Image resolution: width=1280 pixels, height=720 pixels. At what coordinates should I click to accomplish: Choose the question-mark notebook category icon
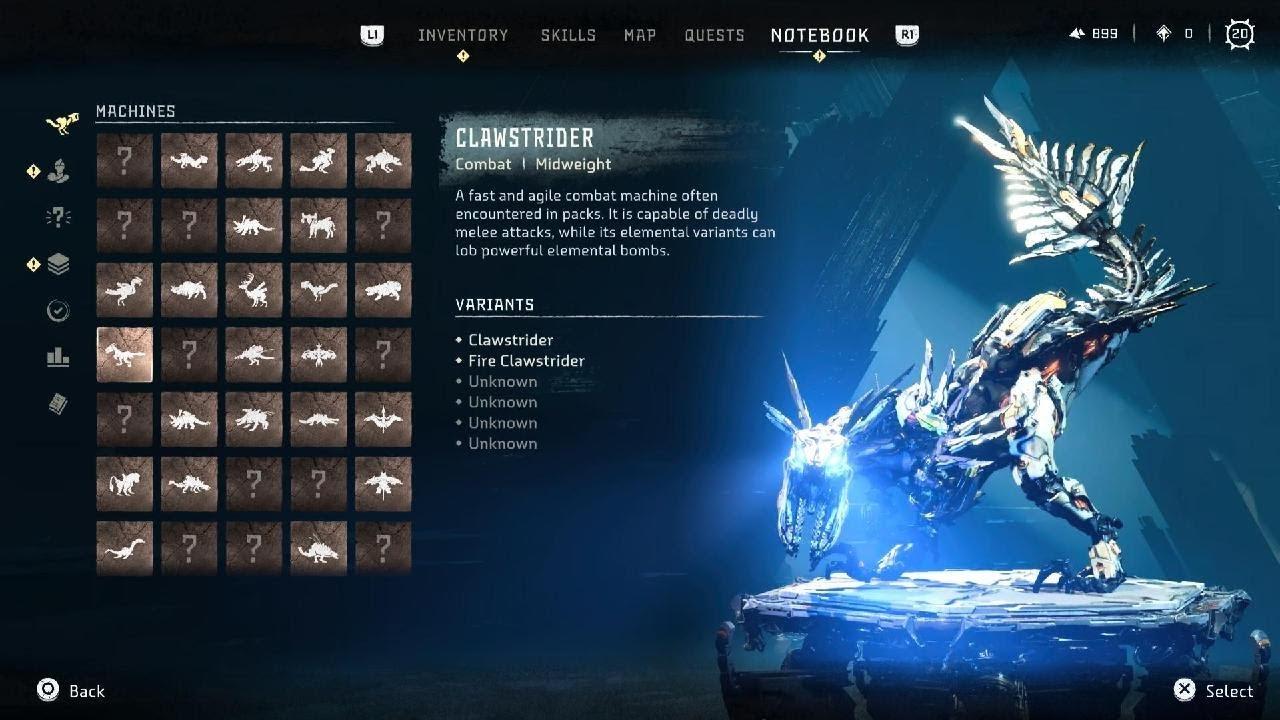(58, 218)
